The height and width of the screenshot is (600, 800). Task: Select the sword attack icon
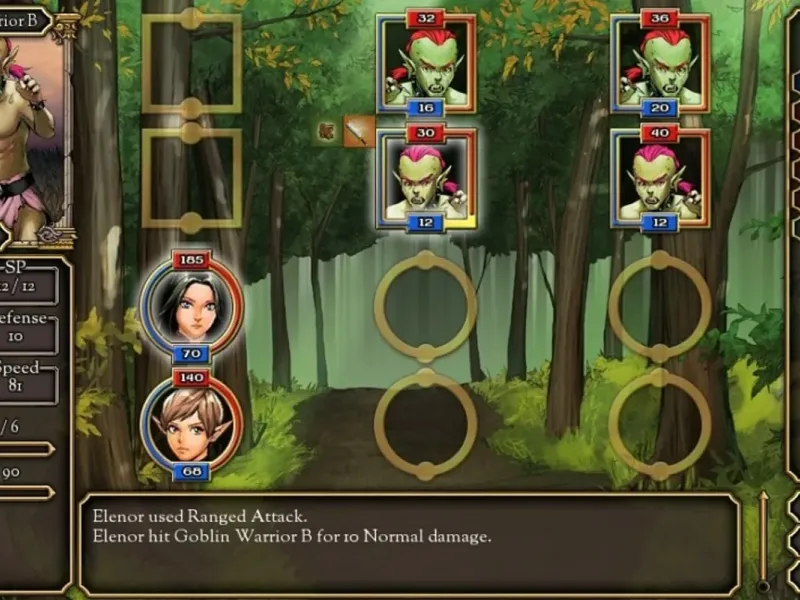click(359, 131)
